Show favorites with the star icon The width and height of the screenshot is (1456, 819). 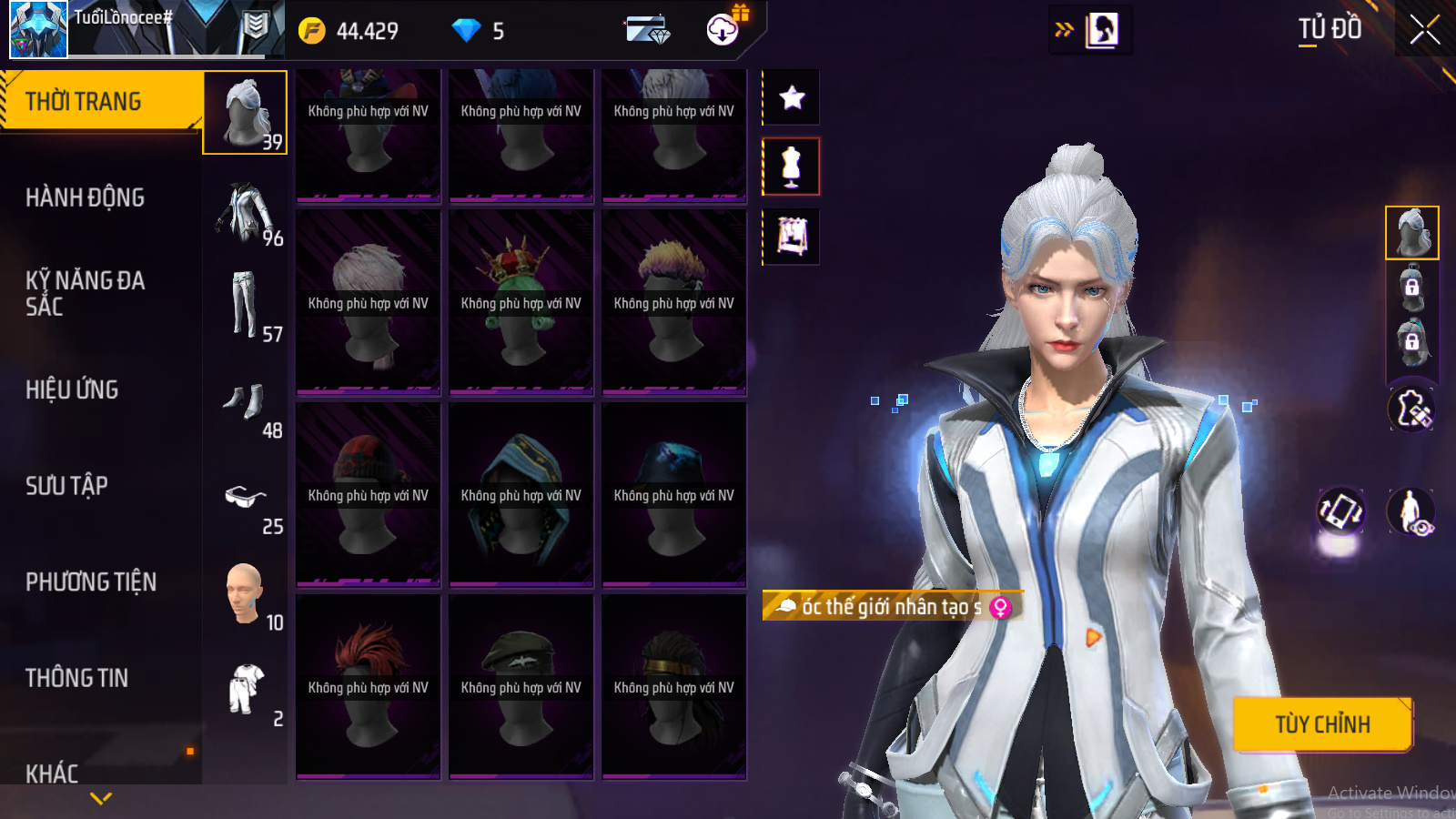click(x=792, y=97)
